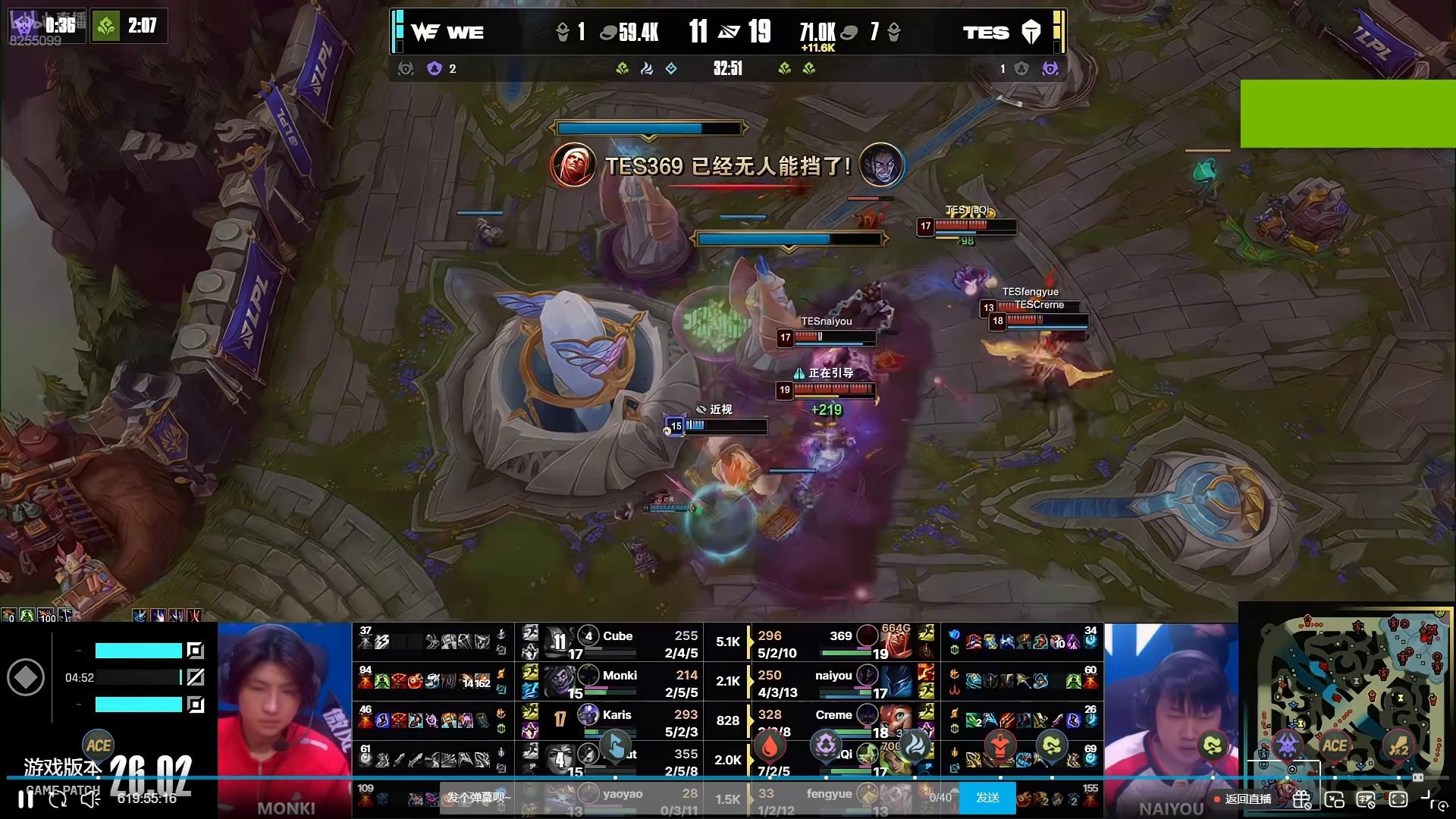Screen dimensions: 1456x819
Task: Click the refresh stream icon
Action: click(58, 799)
